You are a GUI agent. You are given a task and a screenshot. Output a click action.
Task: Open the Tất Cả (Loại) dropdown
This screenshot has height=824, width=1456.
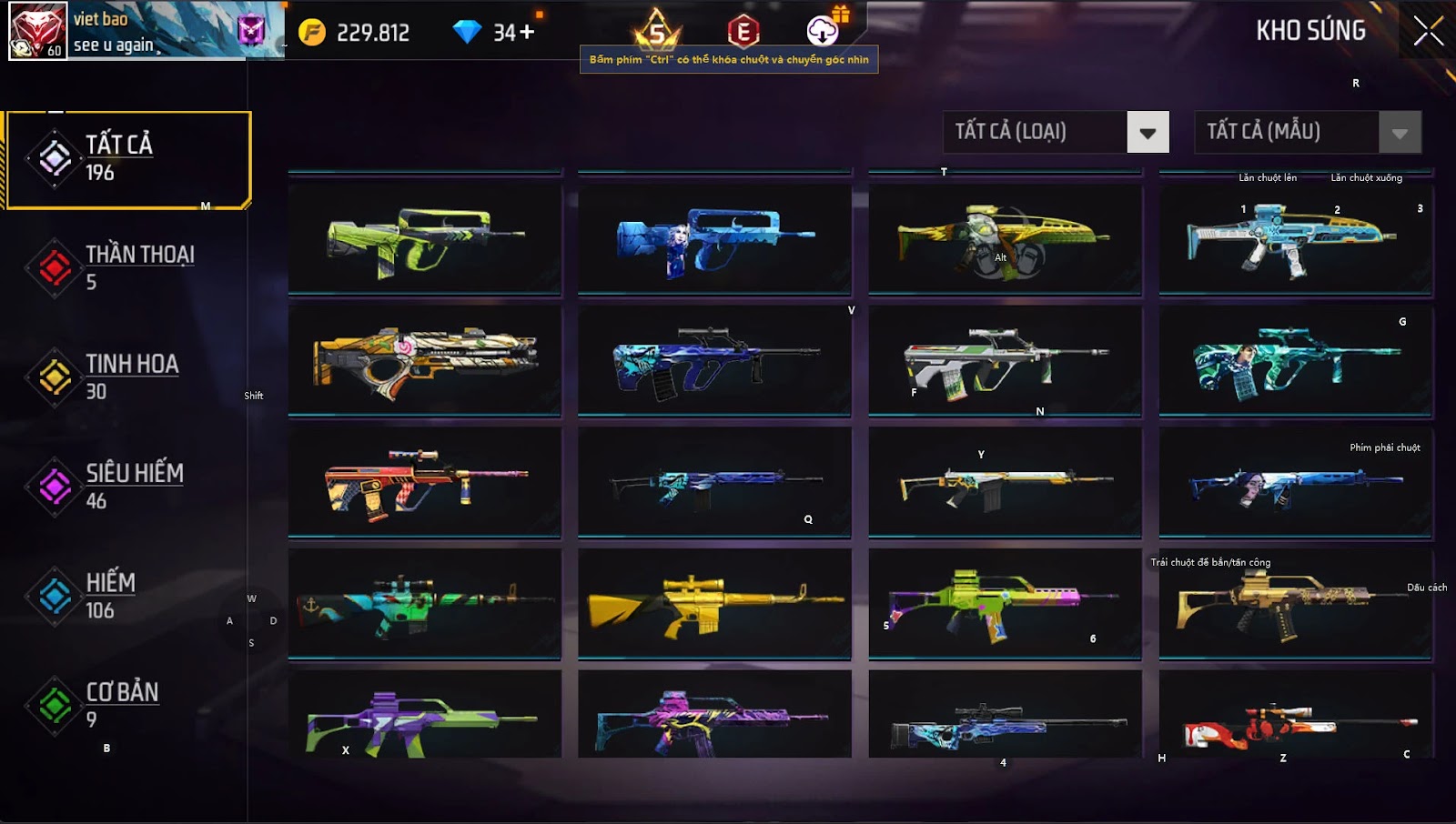(1148, 133)
